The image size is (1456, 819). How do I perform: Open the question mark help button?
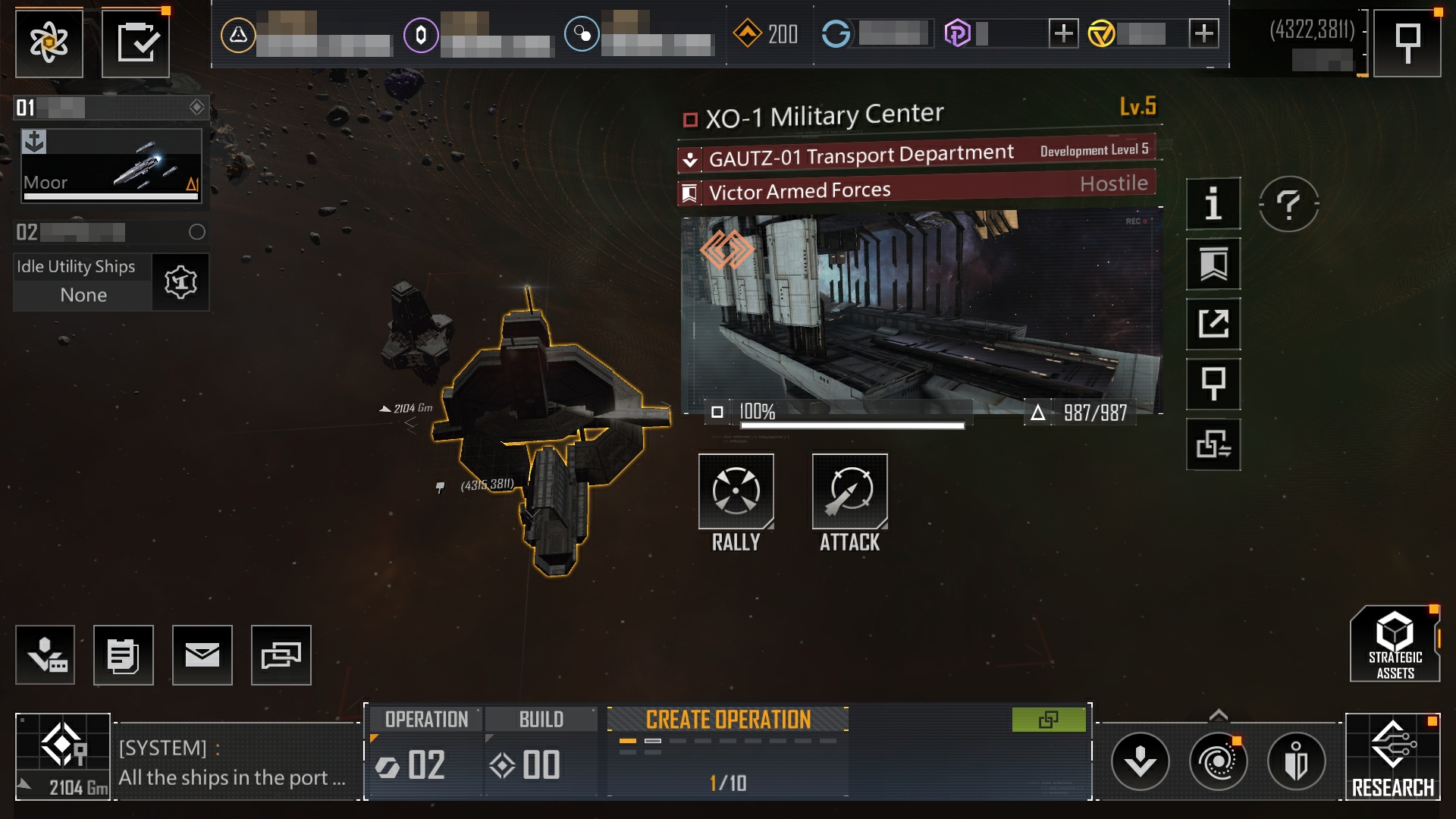click(x=1288, y=203)
